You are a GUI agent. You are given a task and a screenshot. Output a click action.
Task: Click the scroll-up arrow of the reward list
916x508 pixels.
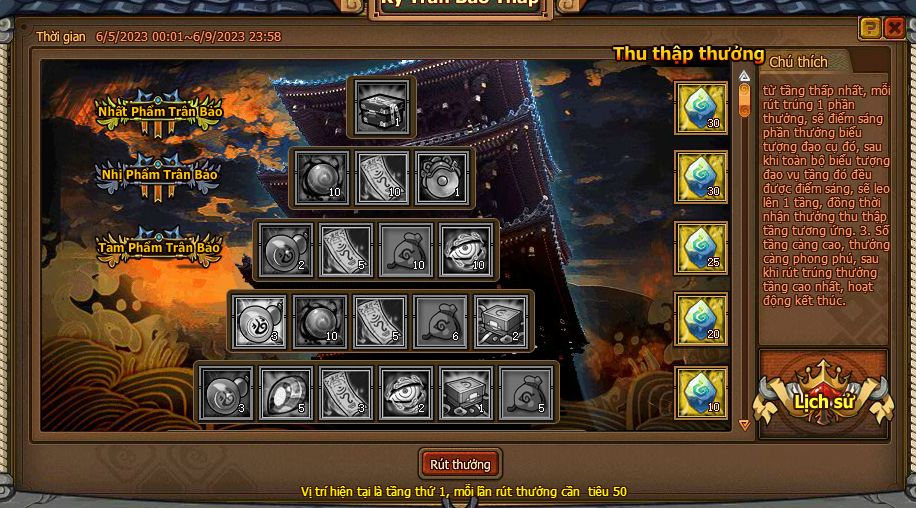point(744,75)
